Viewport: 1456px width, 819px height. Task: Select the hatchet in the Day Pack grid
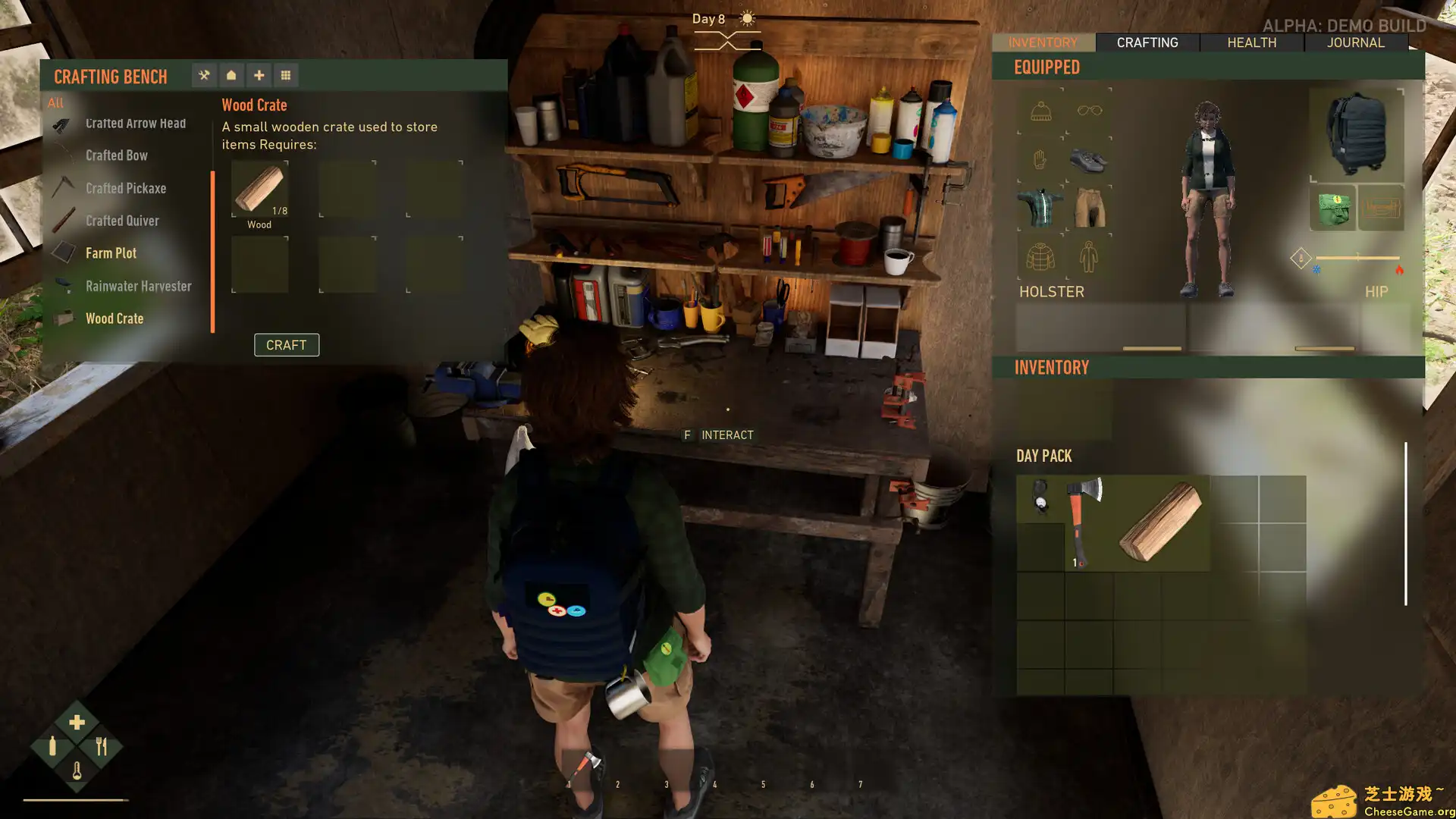point(1080,521)
